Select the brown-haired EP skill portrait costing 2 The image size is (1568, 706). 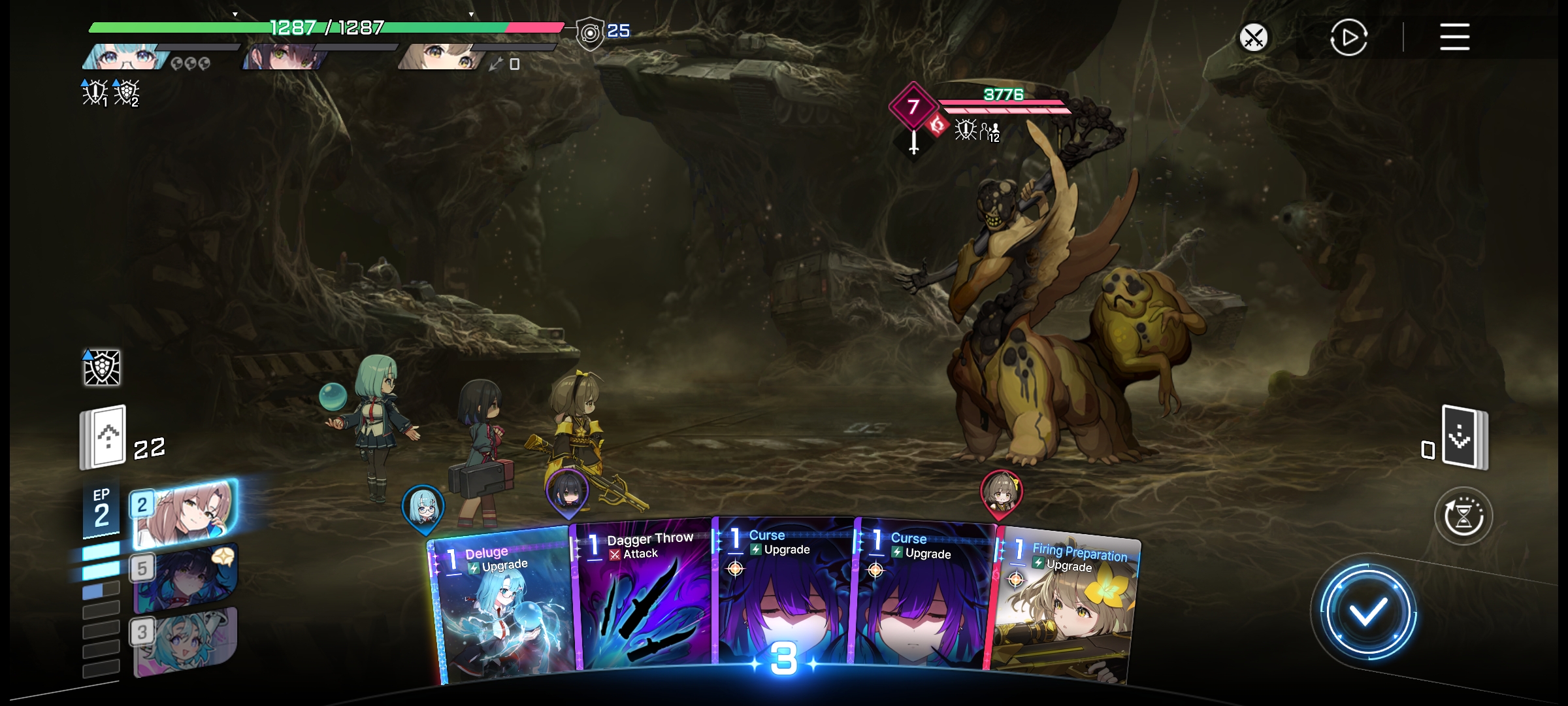click(x=184, y=513)
